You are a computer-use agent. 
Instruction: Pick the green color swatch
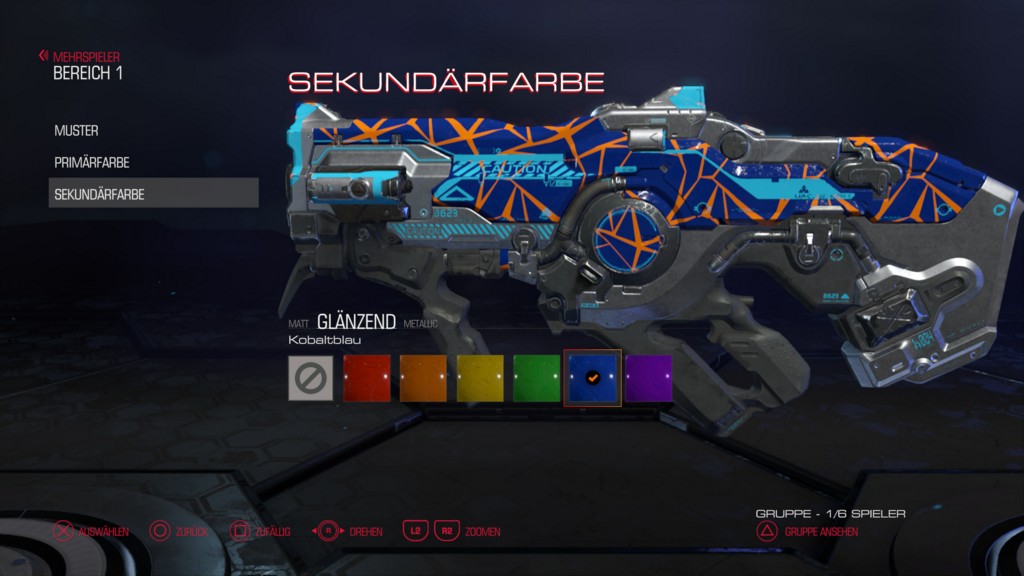[x=537, y=378]
